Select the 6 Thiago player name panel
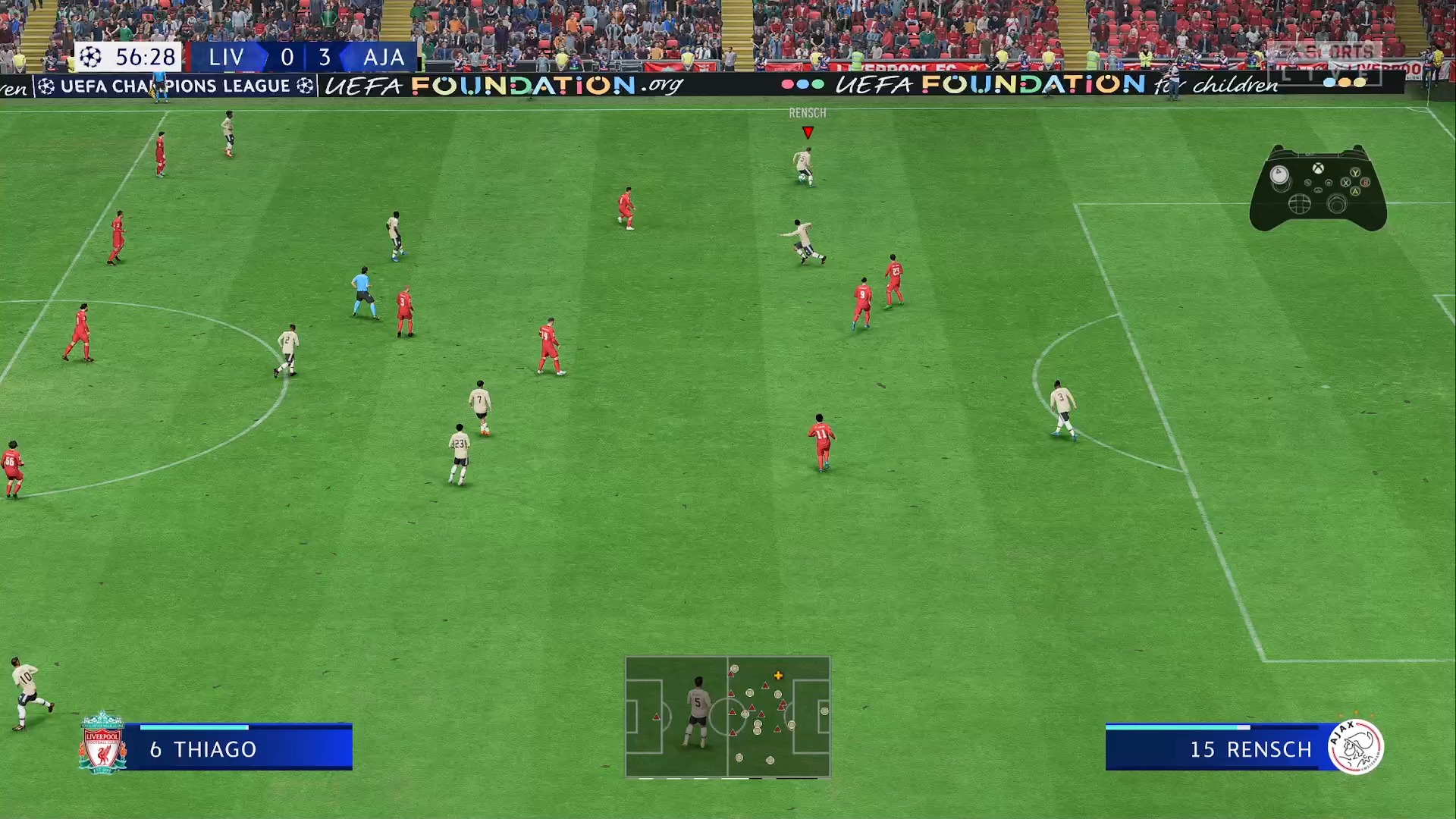Viewport: 1456px width, 819px height. [238, 748]
